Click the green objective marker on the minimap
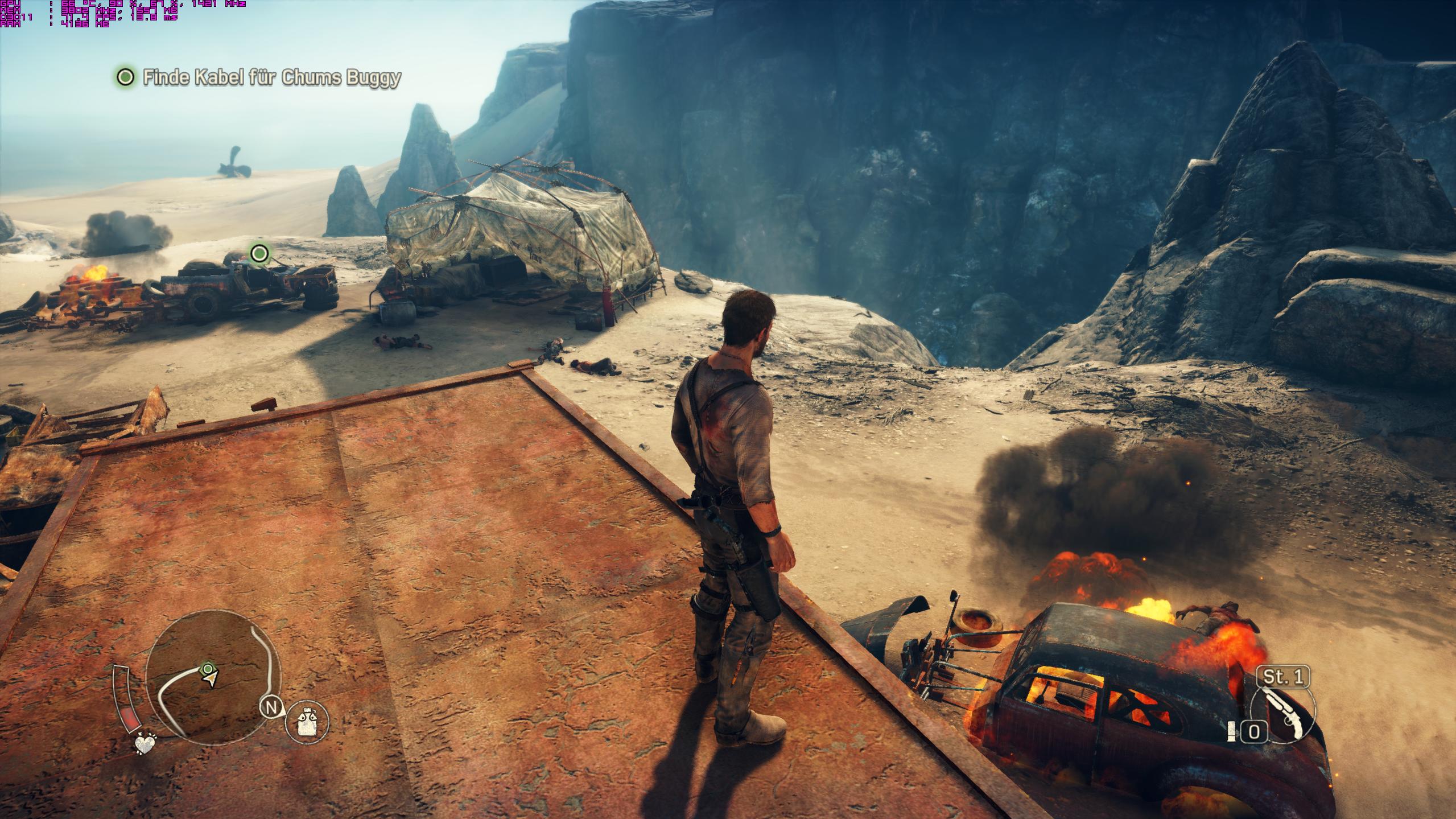Screen dimensions: 1456x819 coord(208,668)
